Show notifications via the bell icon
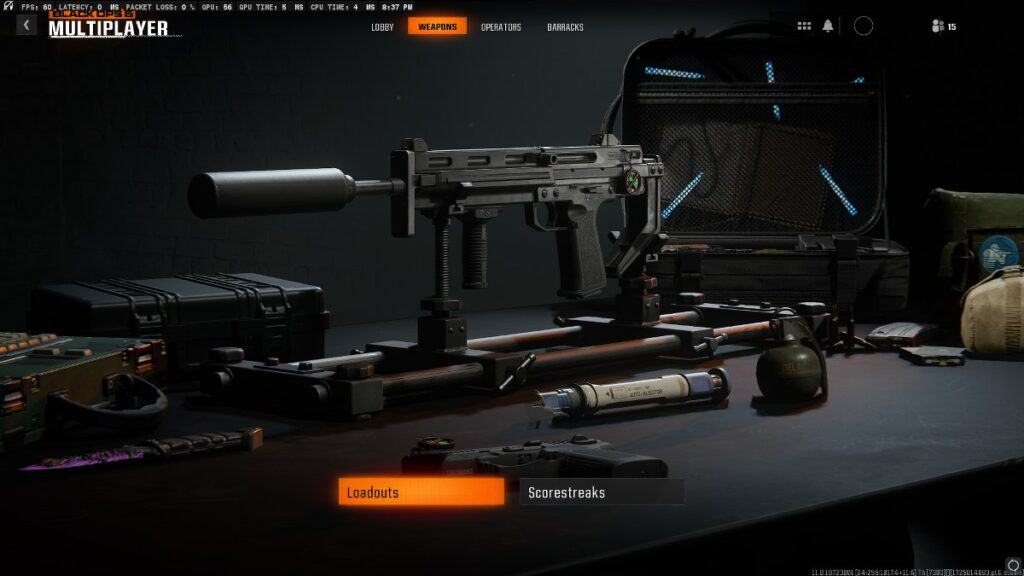The image size is (1024, 576). 828,26
